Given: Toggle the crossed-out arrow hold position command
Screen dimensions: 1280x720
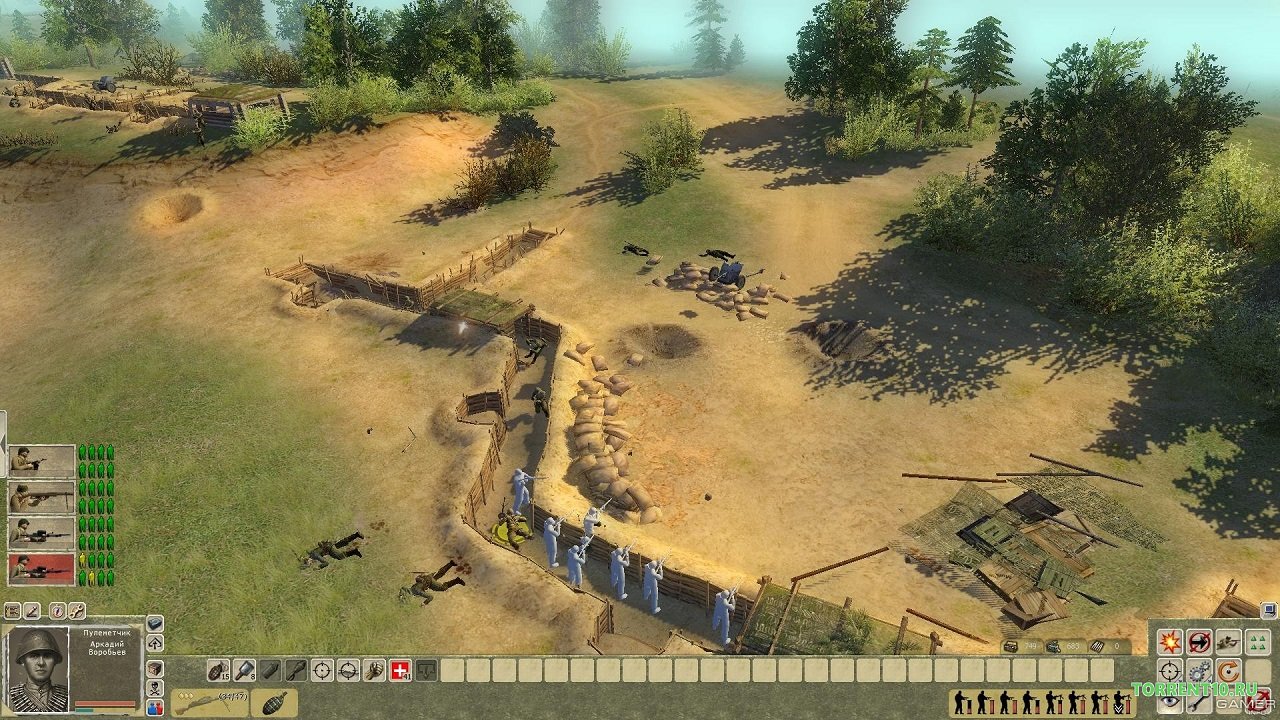Looking at the screenshot, I should pos(1199,642).
